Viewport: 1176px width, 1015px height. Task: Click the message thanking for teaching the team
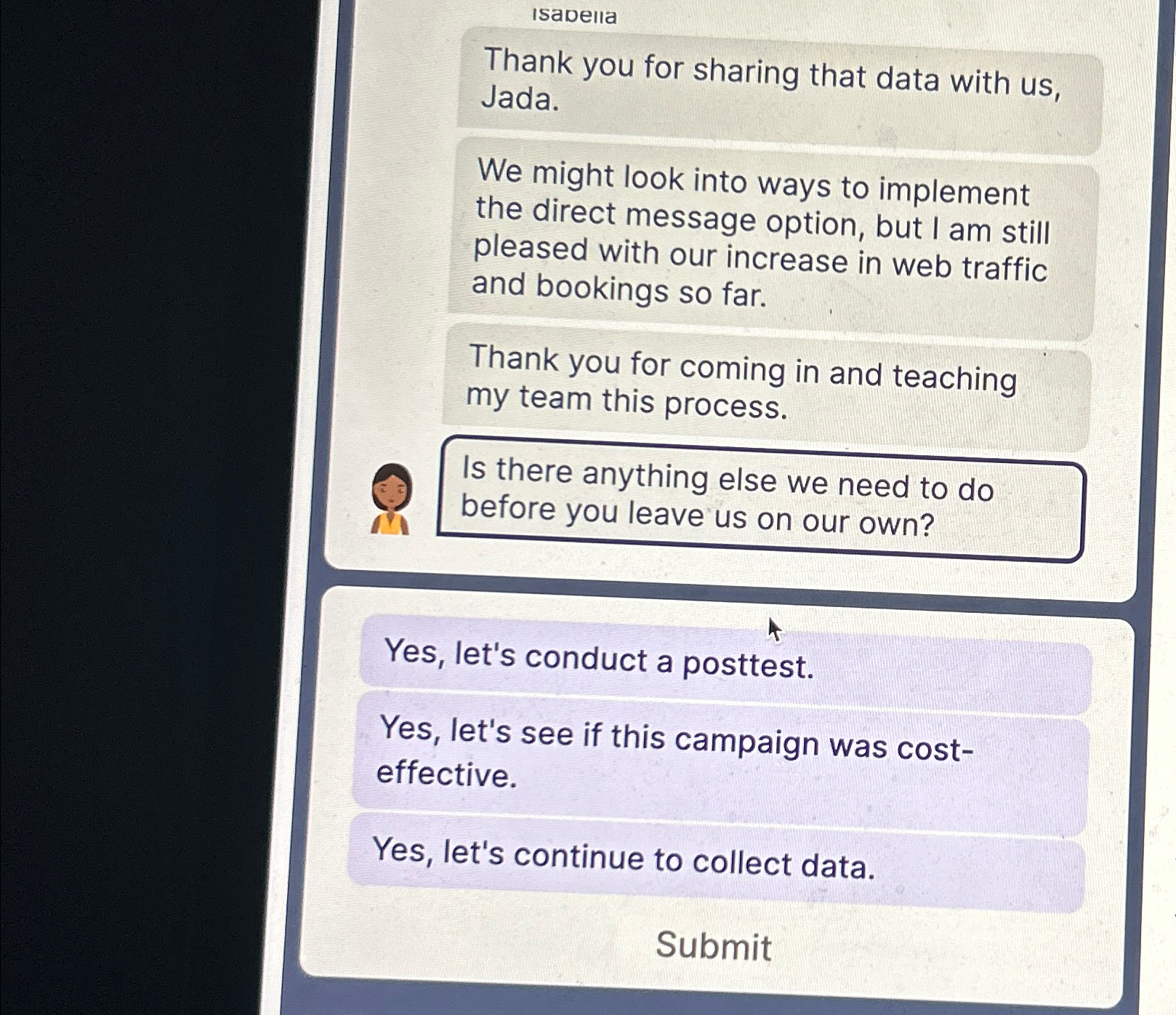click(741, 382)
